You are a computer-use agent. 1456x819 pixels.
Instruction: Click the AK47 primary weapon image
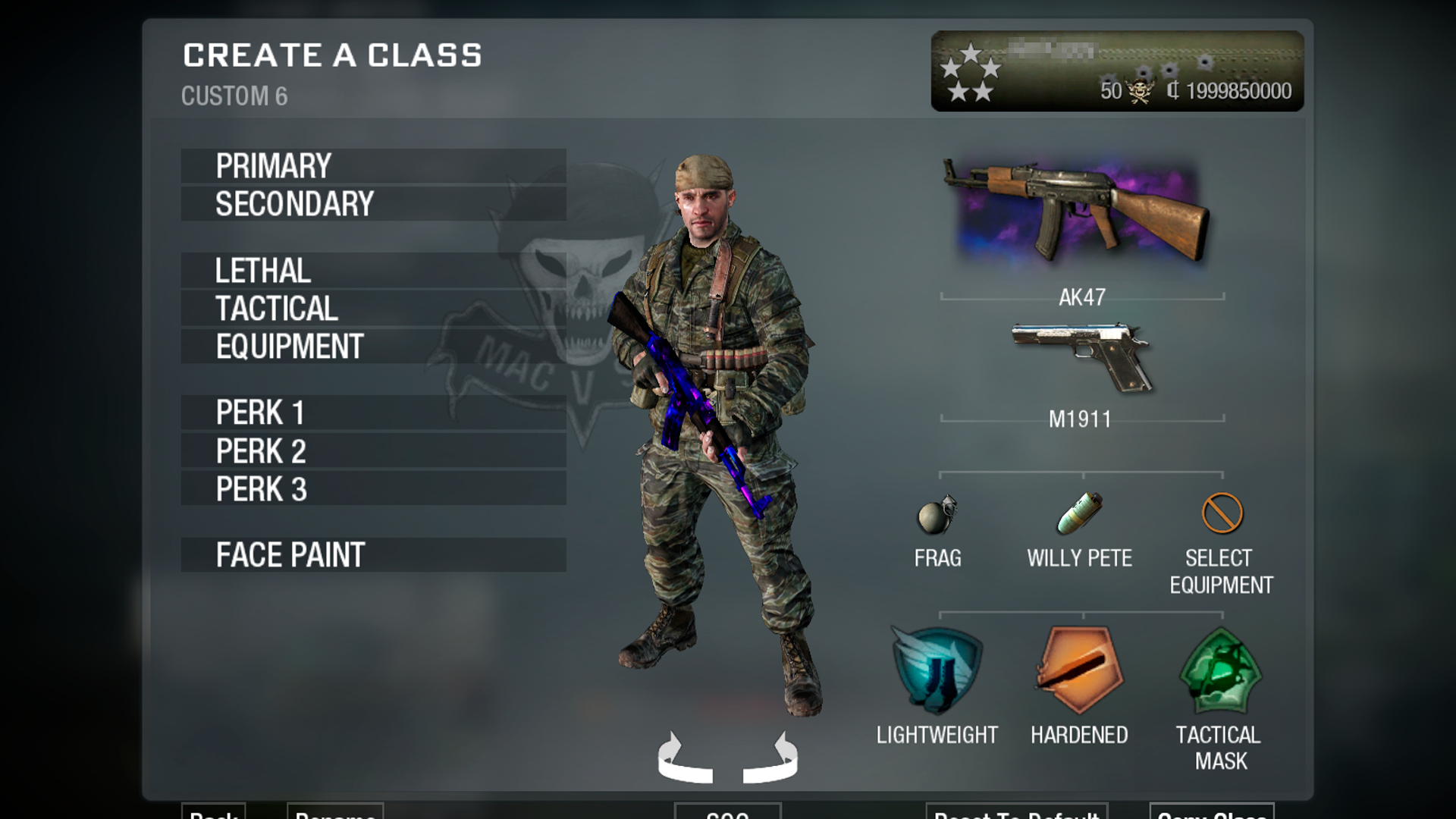(1077, 210)
